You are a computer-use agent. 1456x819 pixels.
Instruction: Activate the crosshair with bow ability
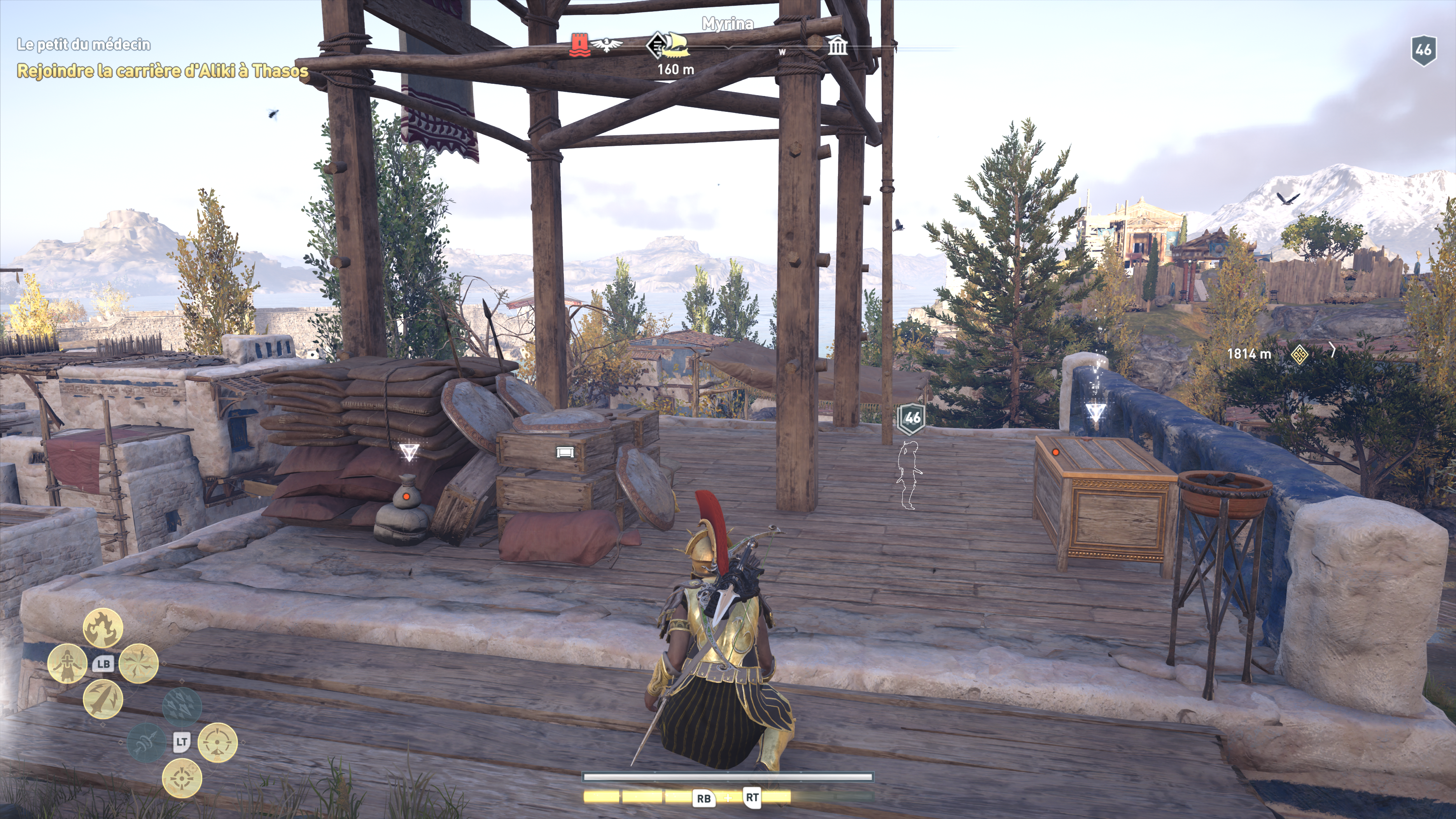[x=218, y=742]
